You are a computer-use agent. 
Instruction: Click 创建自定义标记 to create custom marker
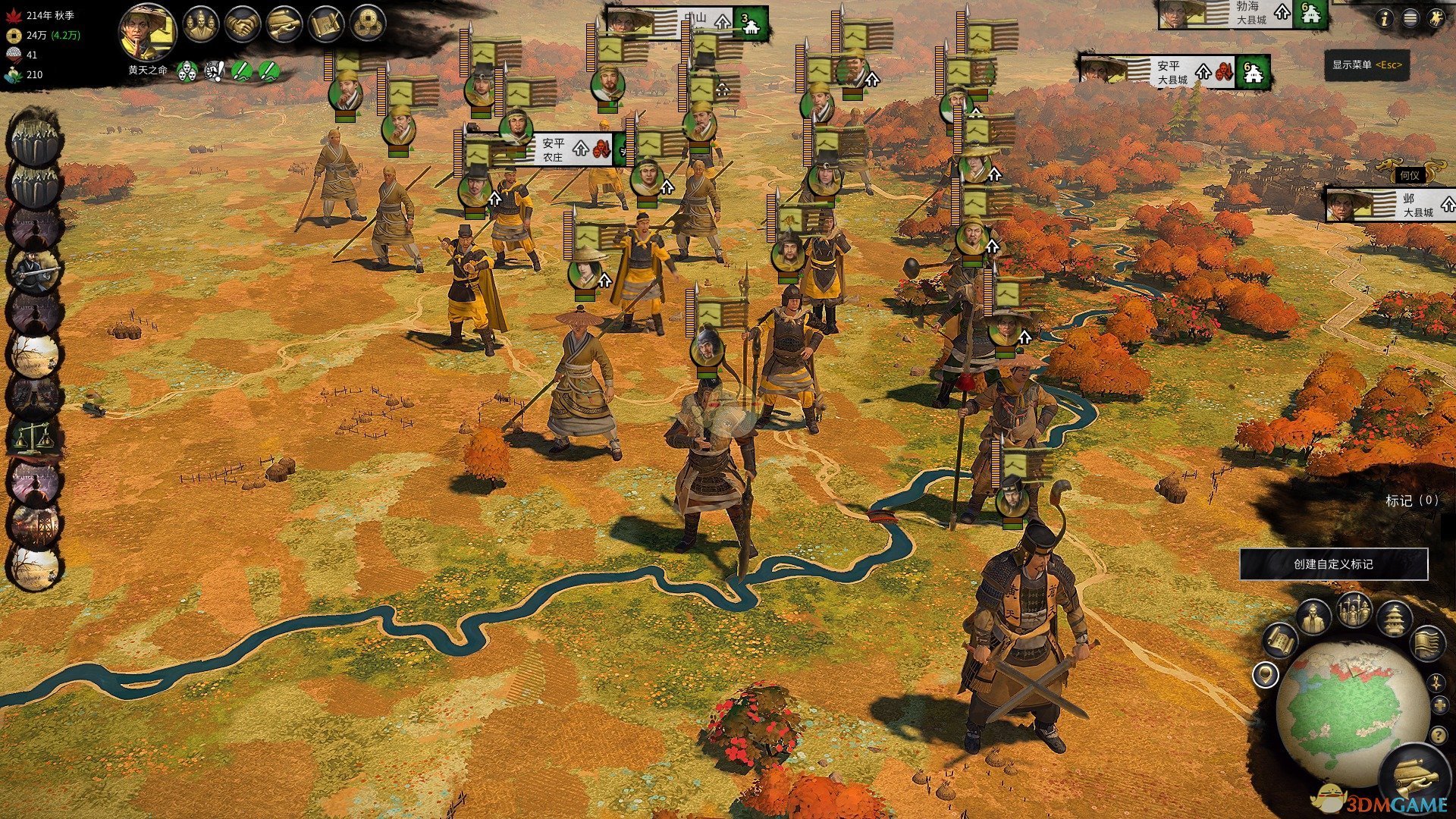click(x=1333, y=564)
